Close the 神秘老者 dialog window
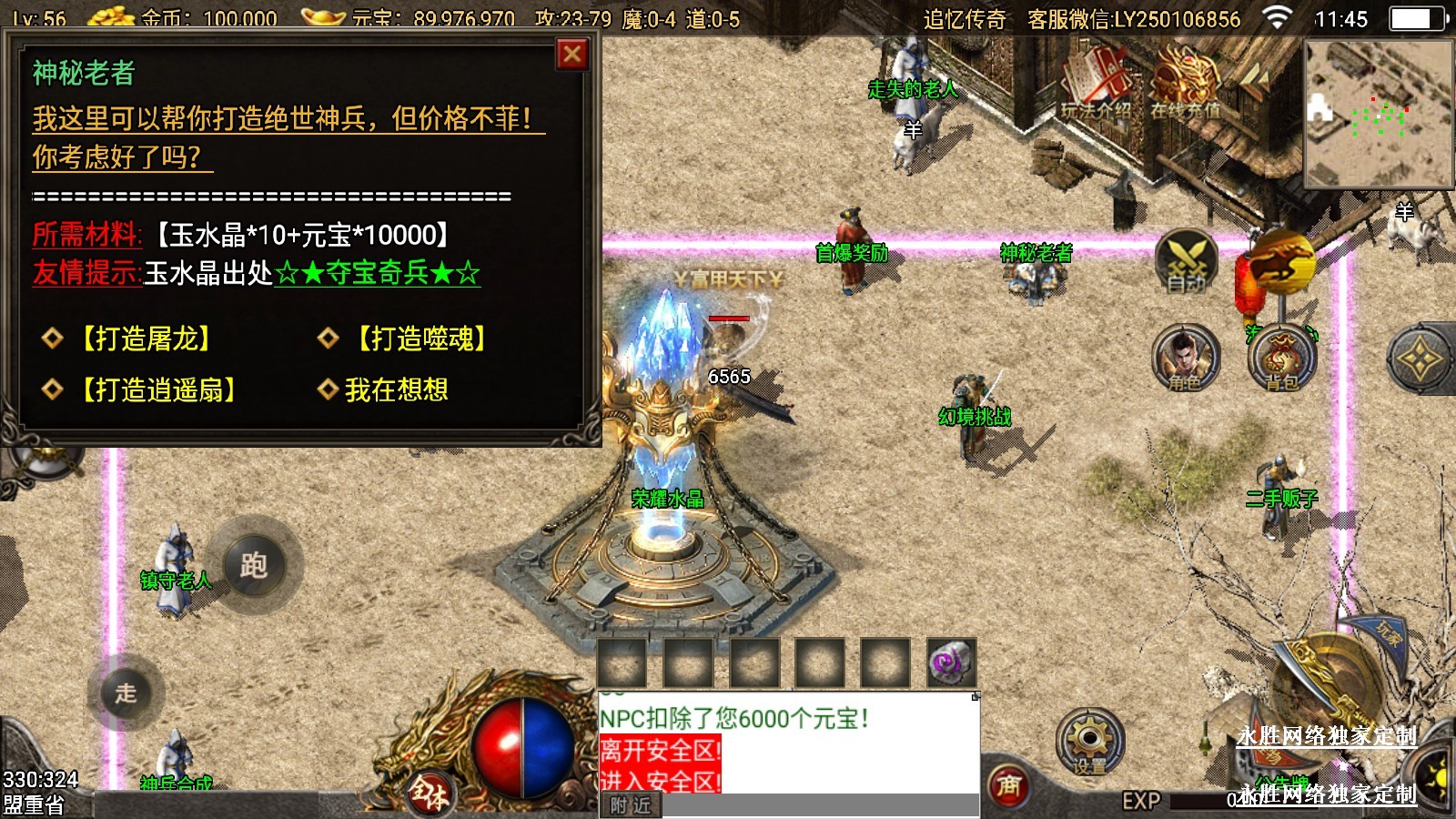The width and height of the screenshot is (1456, 819). coord(572,56)
